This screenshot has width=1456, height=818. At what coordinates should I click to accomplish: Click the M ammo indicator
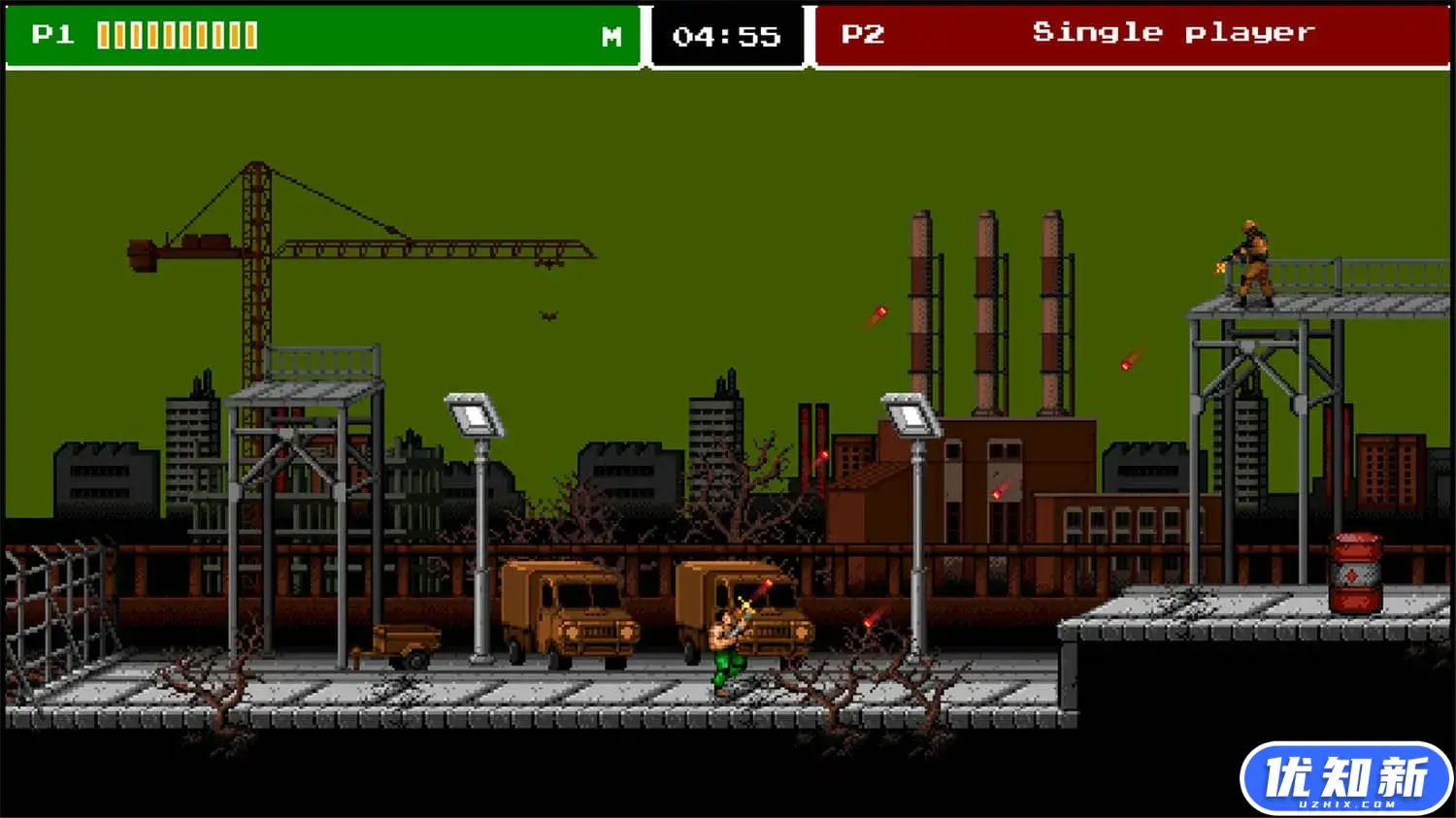pos(611,37)
